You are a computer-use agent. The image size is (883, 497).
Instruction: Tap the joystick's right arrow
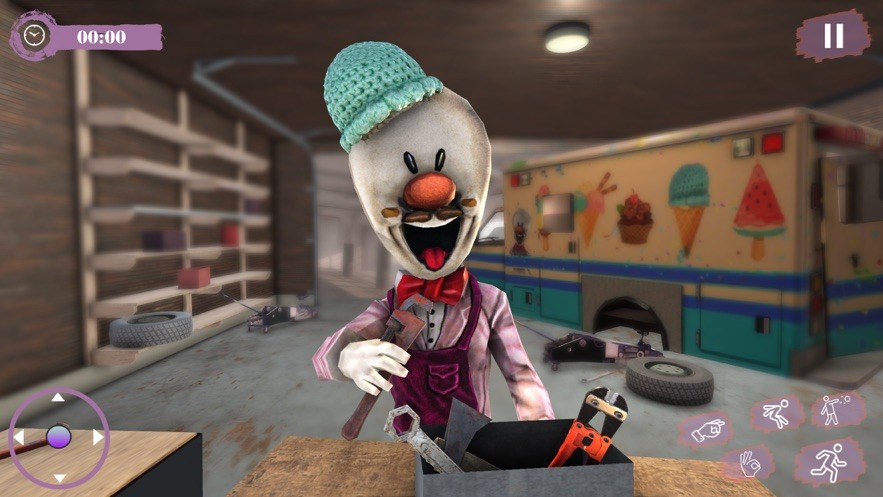98,437
